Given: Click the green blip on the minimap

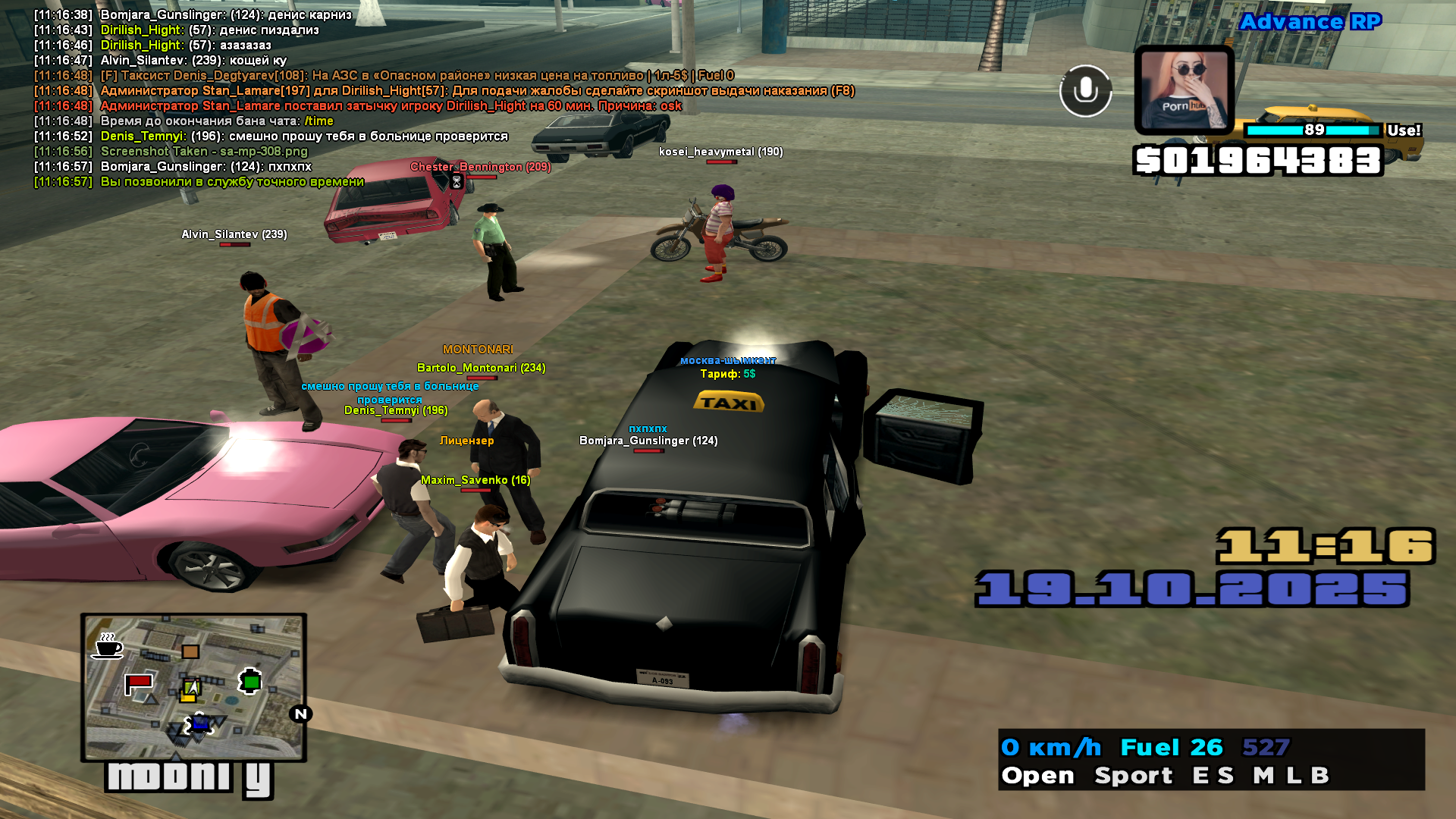Looking at the screenshot, I should point(250,682).
